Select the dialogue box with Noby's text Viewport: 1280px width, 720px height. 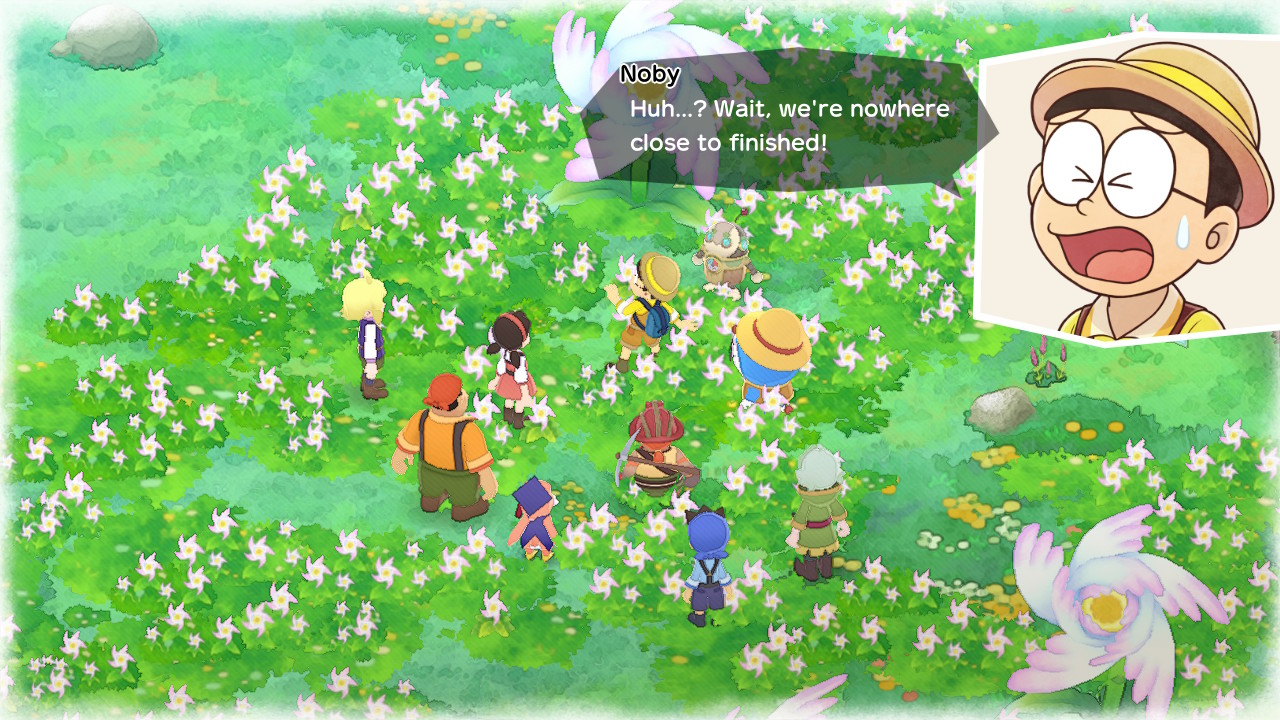coord(790,120)
